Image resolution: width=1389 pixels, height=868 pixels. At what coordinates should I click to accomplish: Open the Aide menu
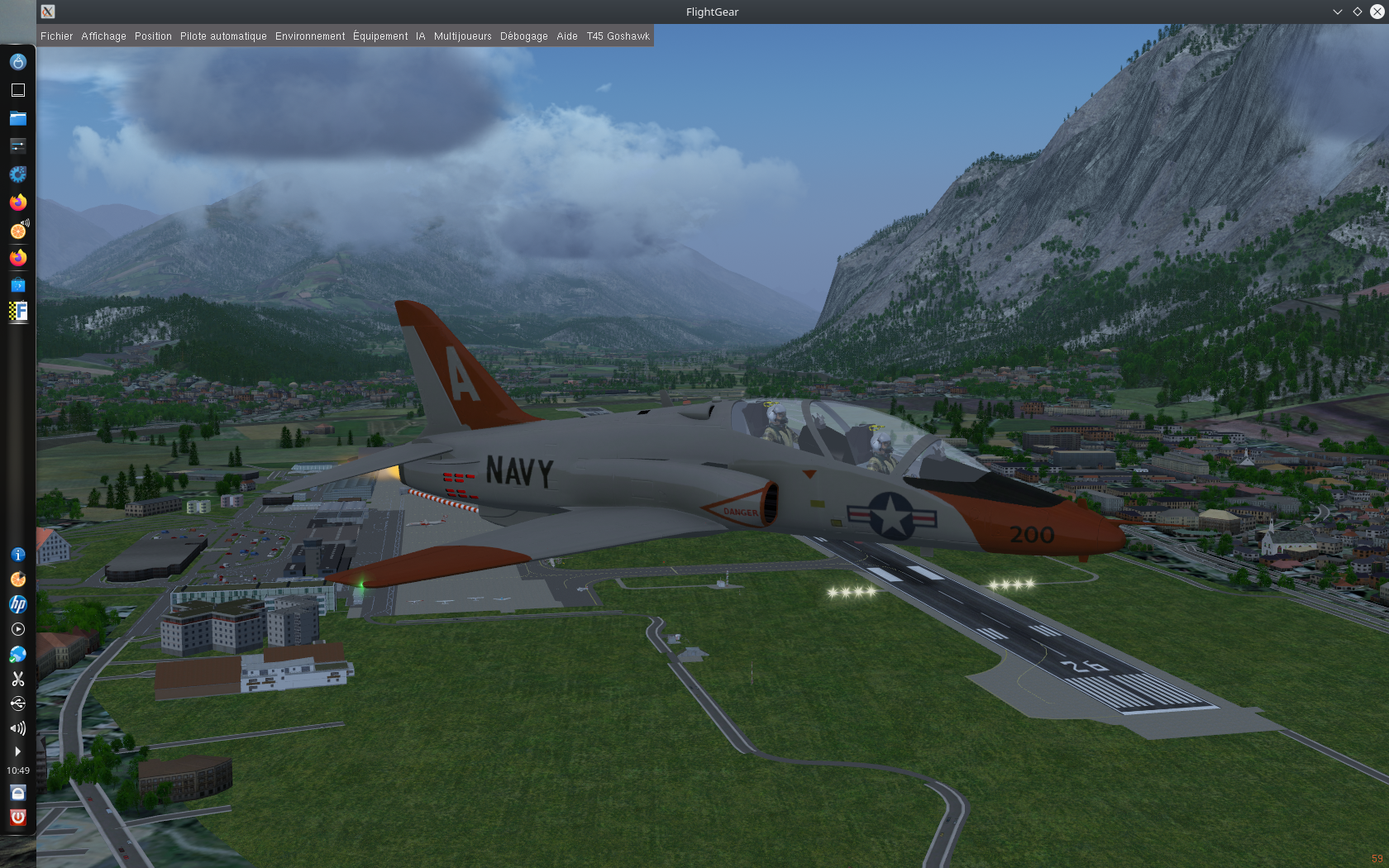566,36
